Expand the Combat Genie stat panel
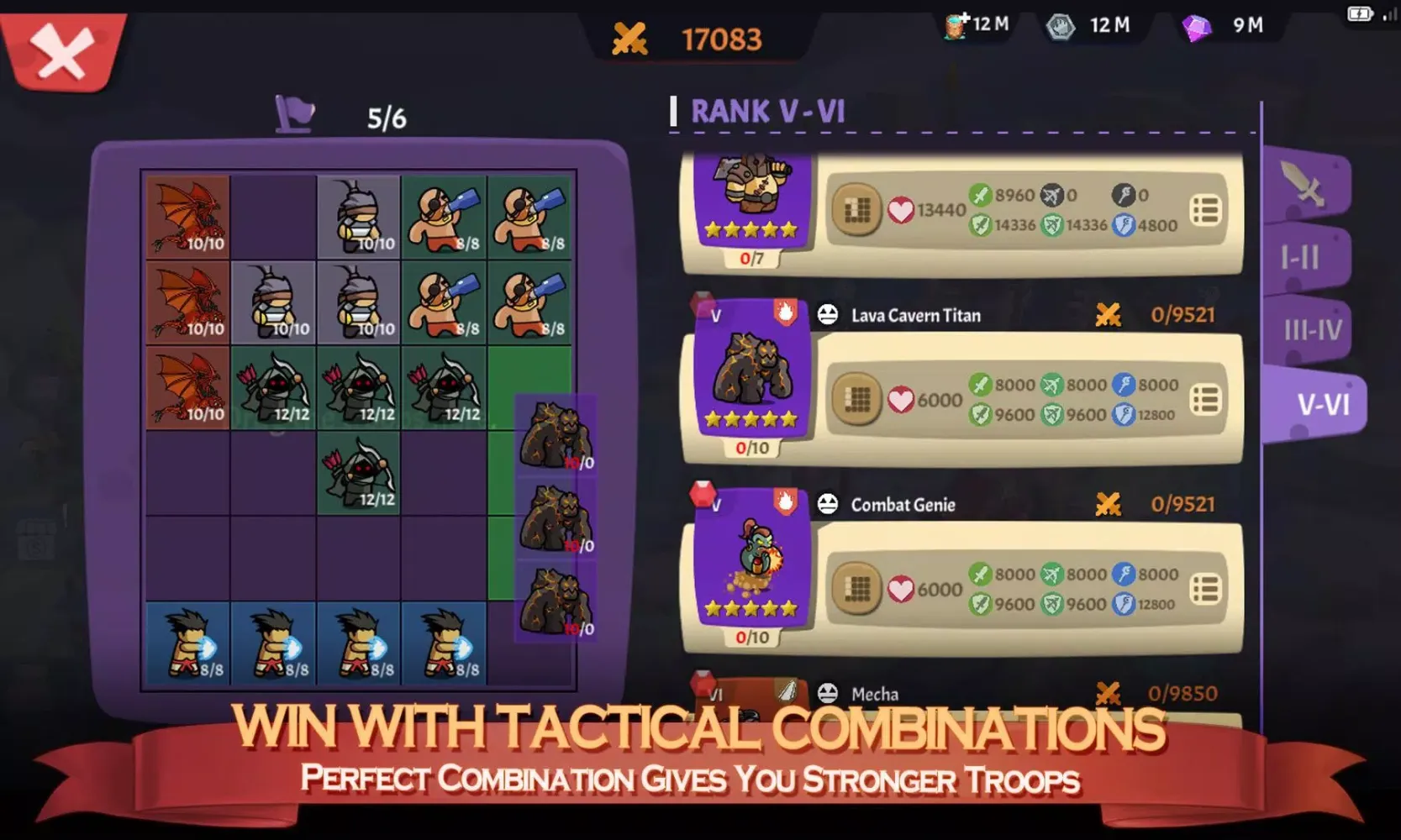1401x840 pixels. [1205, 588]
